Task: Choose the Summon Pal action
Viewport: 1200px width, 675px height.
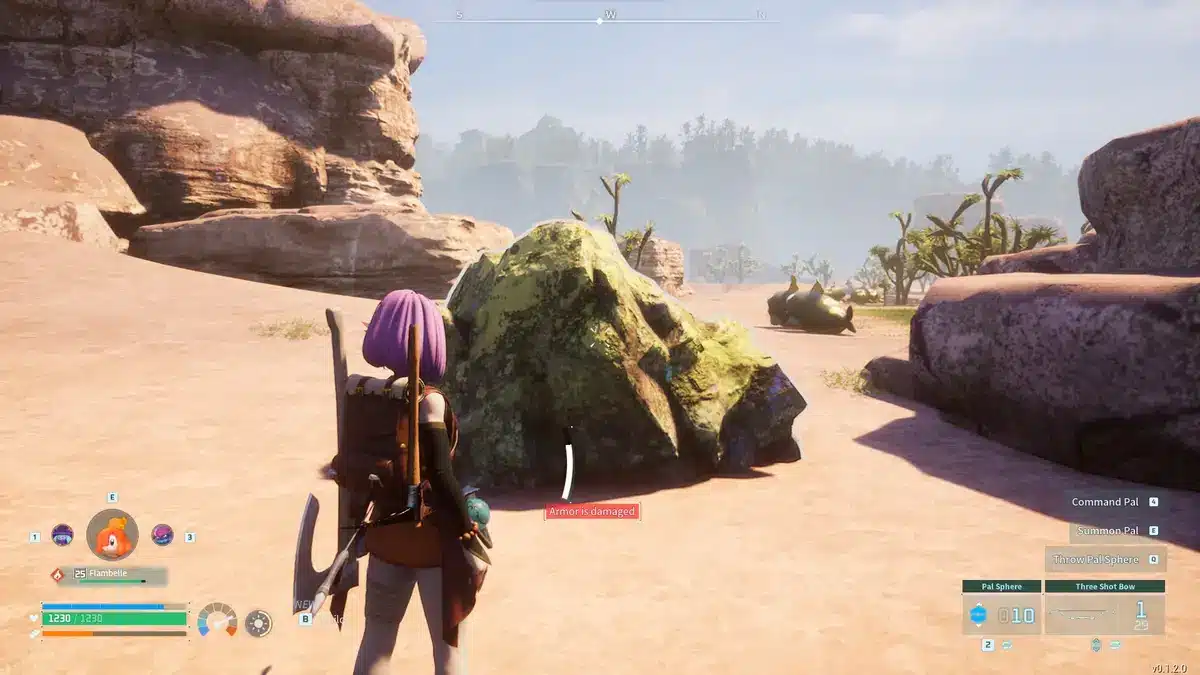Action: click(x=1105, y=531)
